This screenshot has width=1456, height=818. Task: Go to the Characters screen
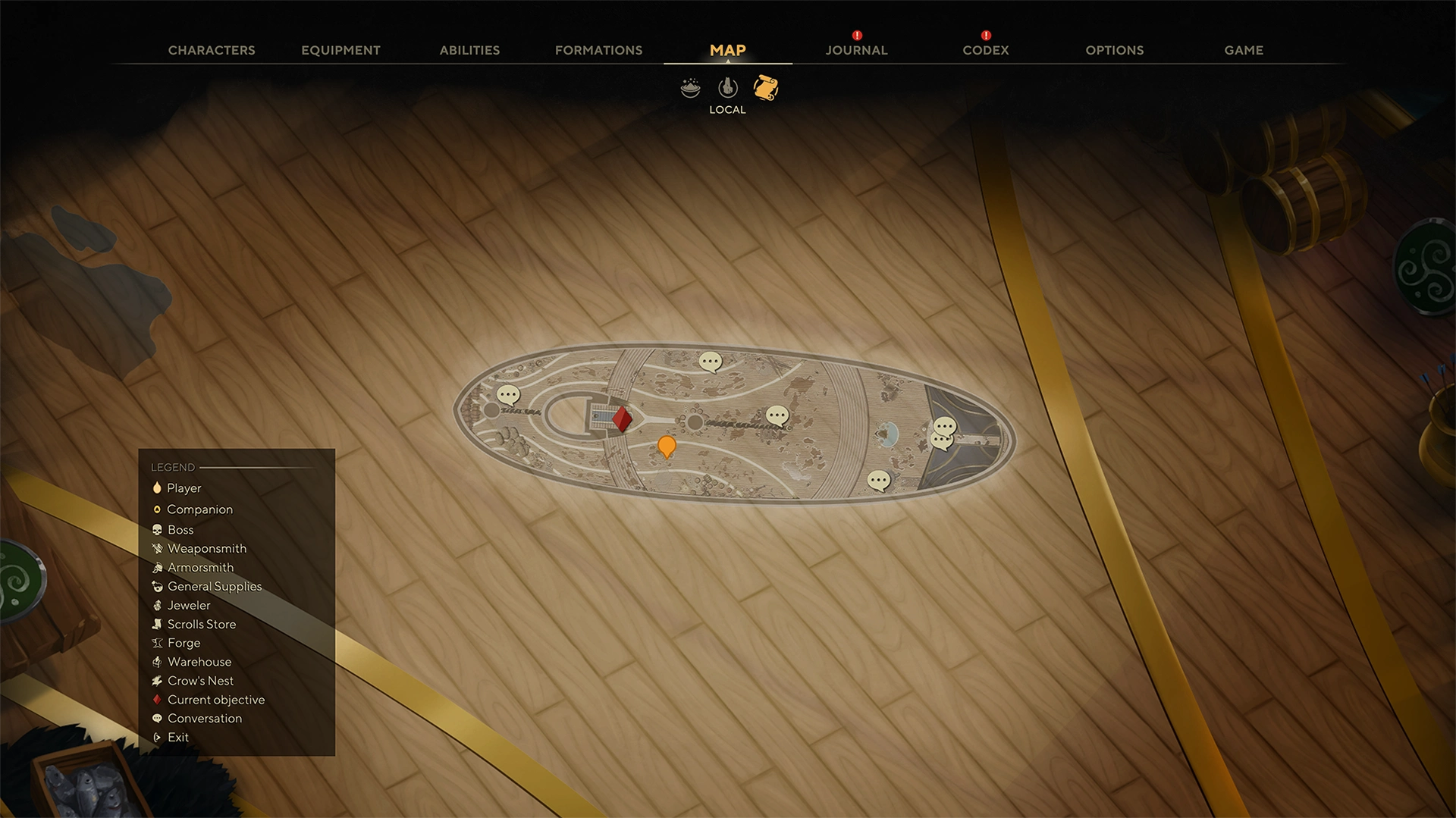212,50
